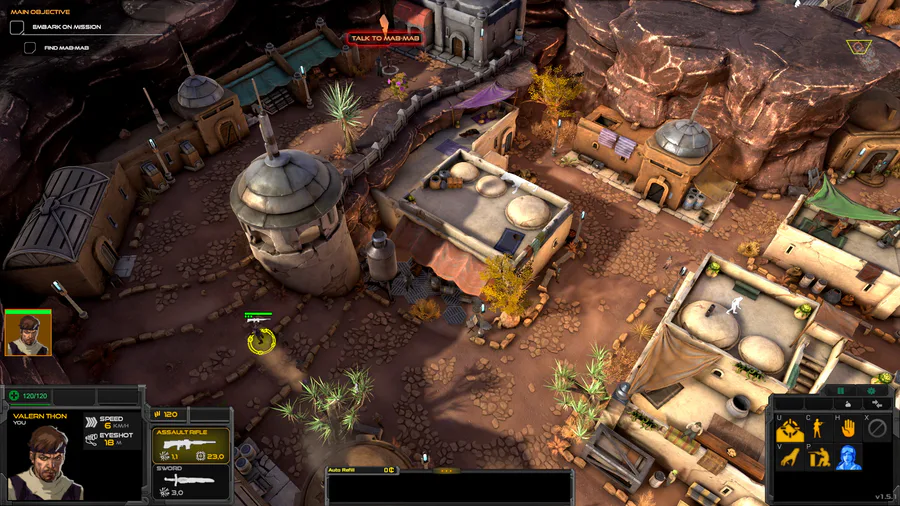Select the squad member portrait thumbnail
The image size is (900, 506).
coord(27,333)
